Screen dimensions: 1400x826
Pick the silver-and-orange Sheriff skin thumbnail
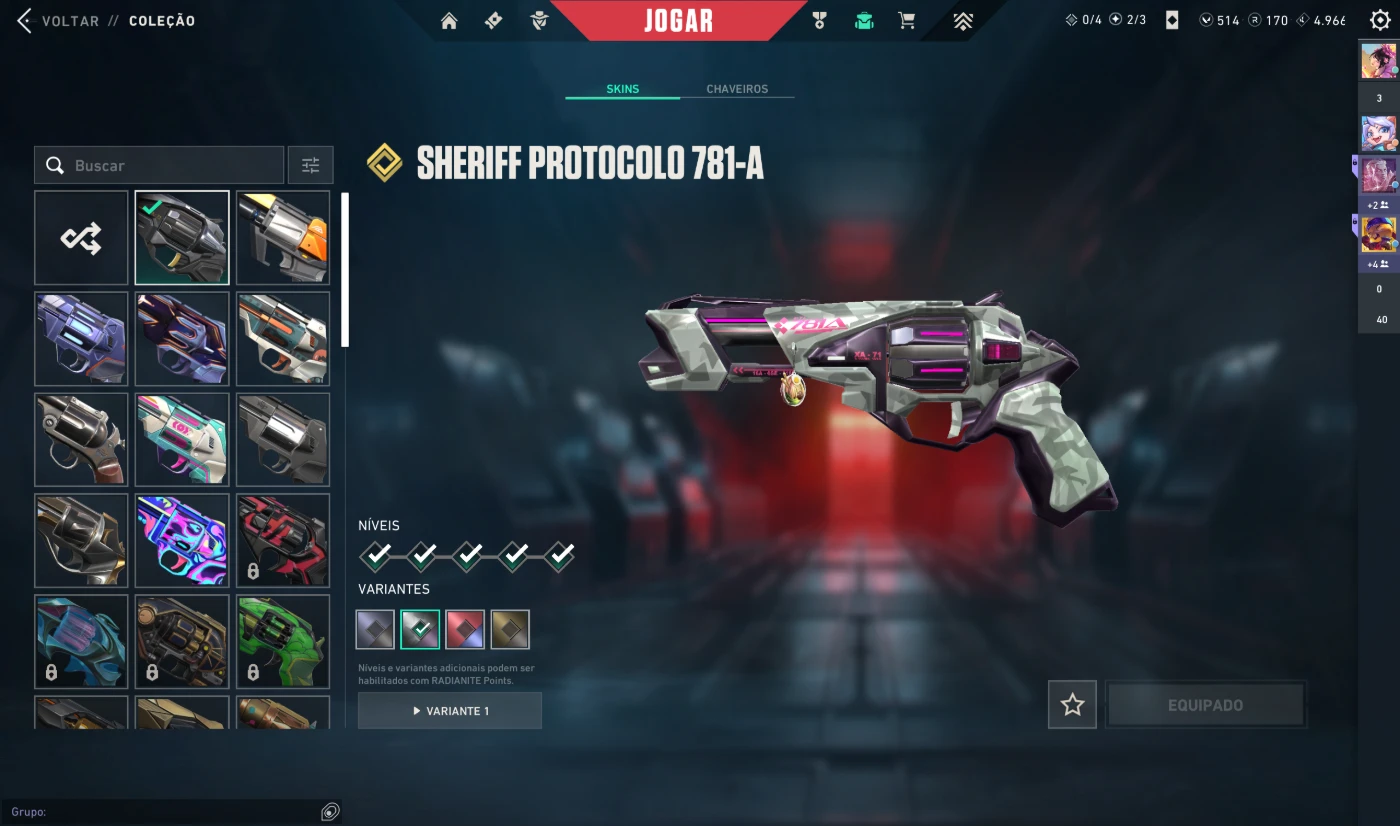click(x=283, y=238)
